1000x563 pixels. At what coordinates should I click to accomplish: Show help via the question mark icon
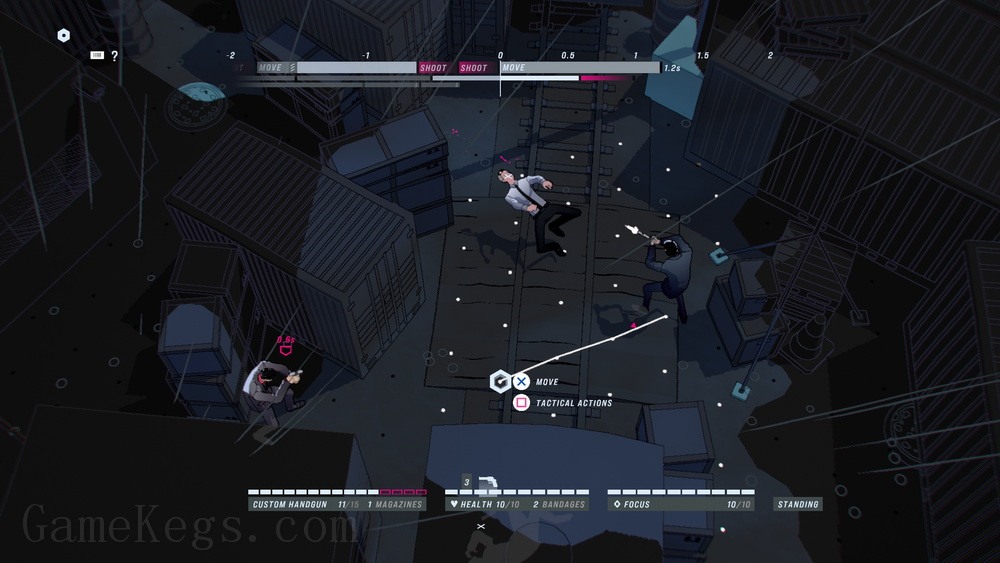(115, 56)
